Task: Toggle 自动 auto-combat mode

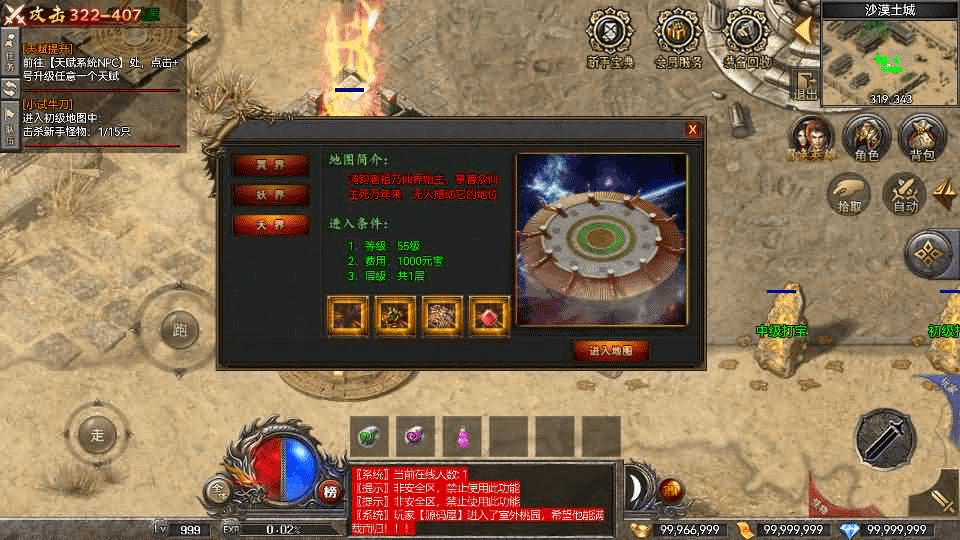Action: coord(905,192)
